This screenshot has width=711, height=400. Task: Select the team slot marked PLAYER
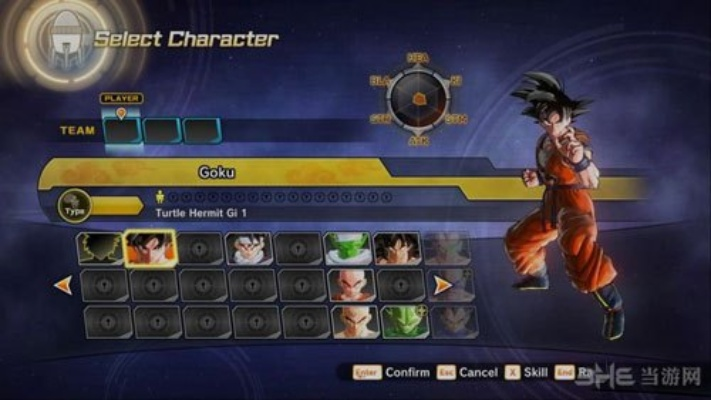click(122, 130)
